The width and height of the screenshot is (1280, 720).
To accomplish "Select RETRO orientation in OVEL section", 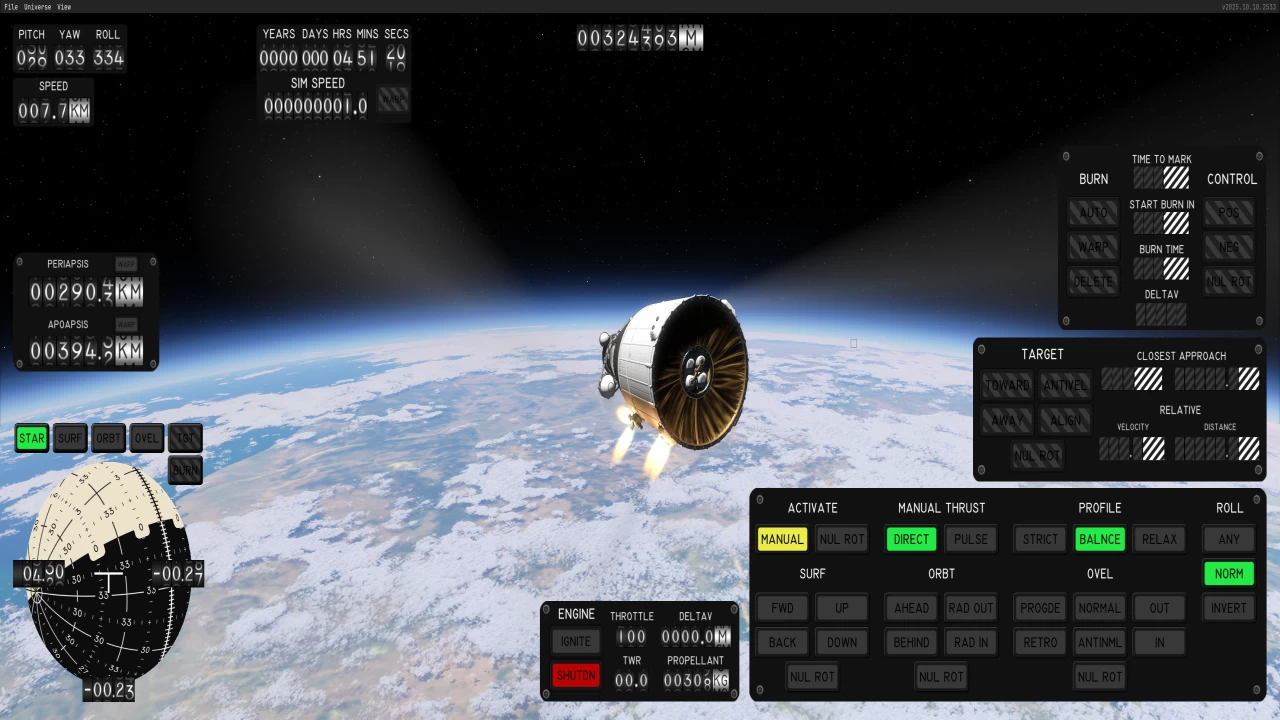I will [1039, 642].
